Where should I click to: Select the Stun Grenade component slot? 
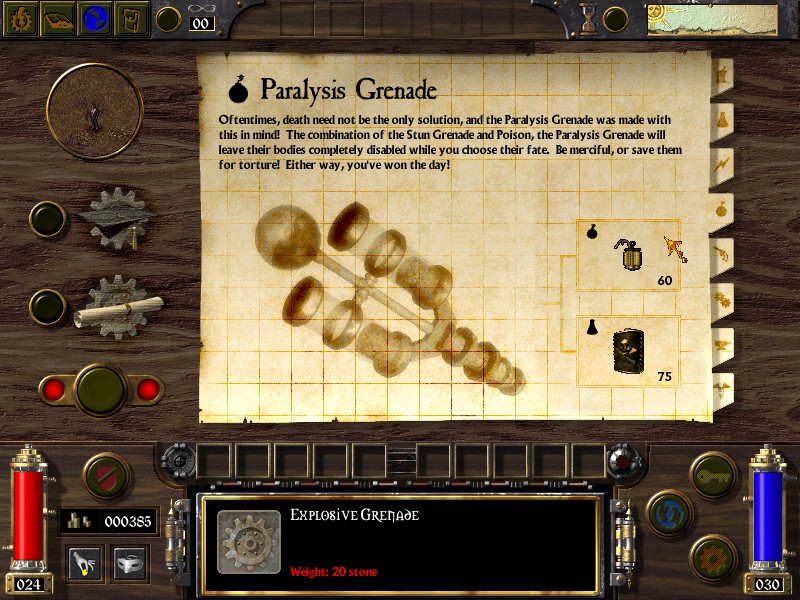[x=629, y=256]
